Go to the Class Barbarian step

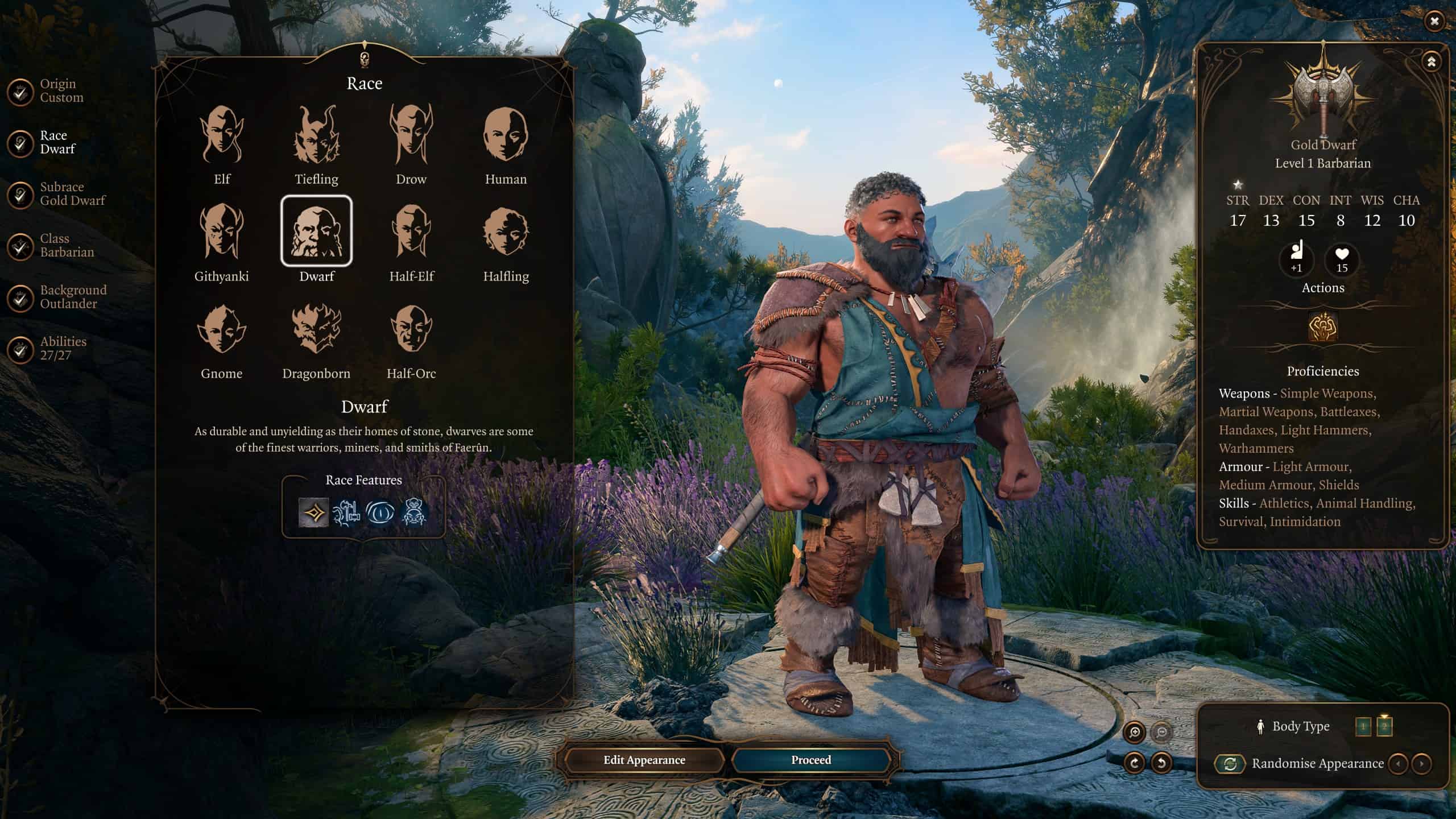[67, 247]
